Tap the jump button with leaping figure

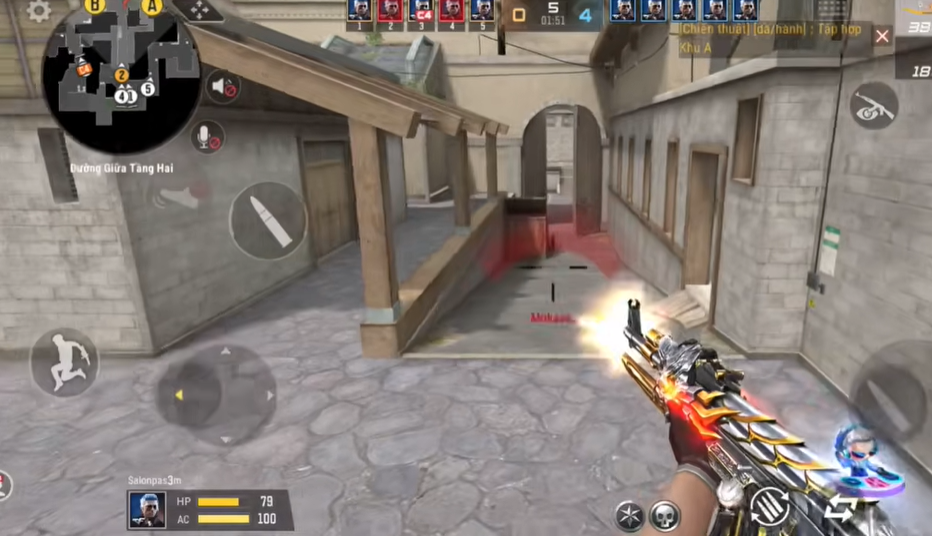[64, 362]
